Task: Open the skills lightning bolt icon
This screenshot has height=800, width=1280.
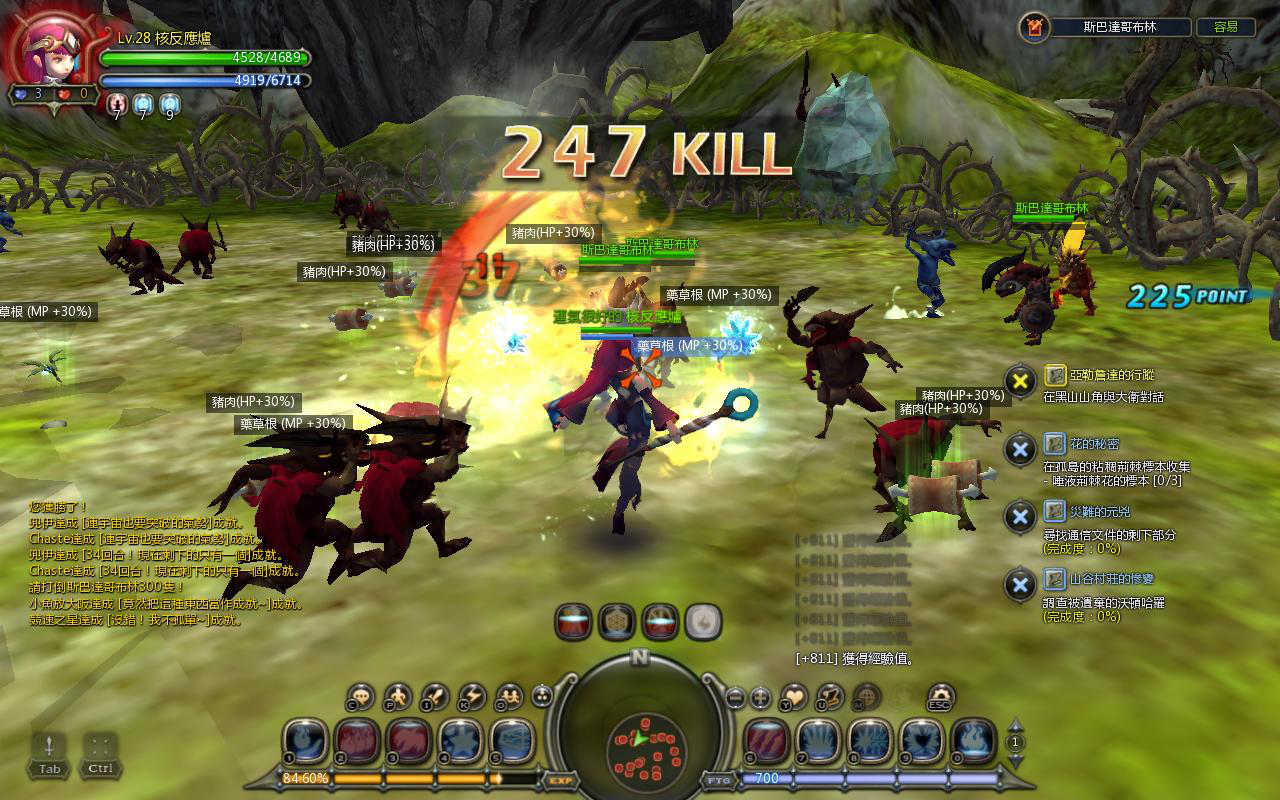Action: 472,696
